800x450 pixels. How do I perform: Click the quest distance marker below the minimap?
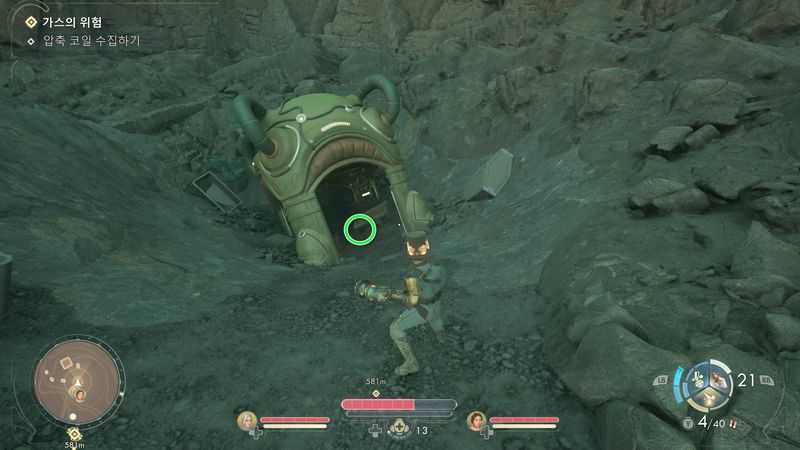pyautogui.click(x=74, y=435)
